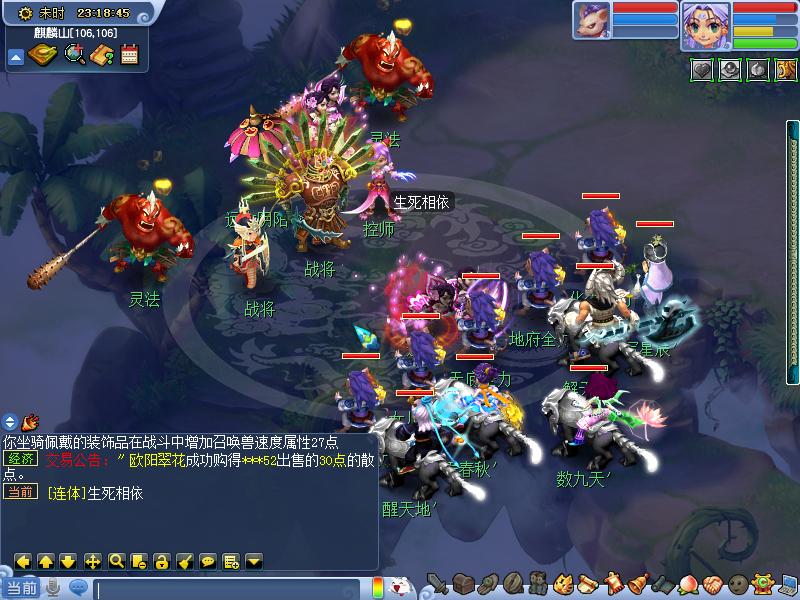Image resolution: width=800 pixels, height=600 pixels.
Task: Click the chat input text field
Action: 228,588
